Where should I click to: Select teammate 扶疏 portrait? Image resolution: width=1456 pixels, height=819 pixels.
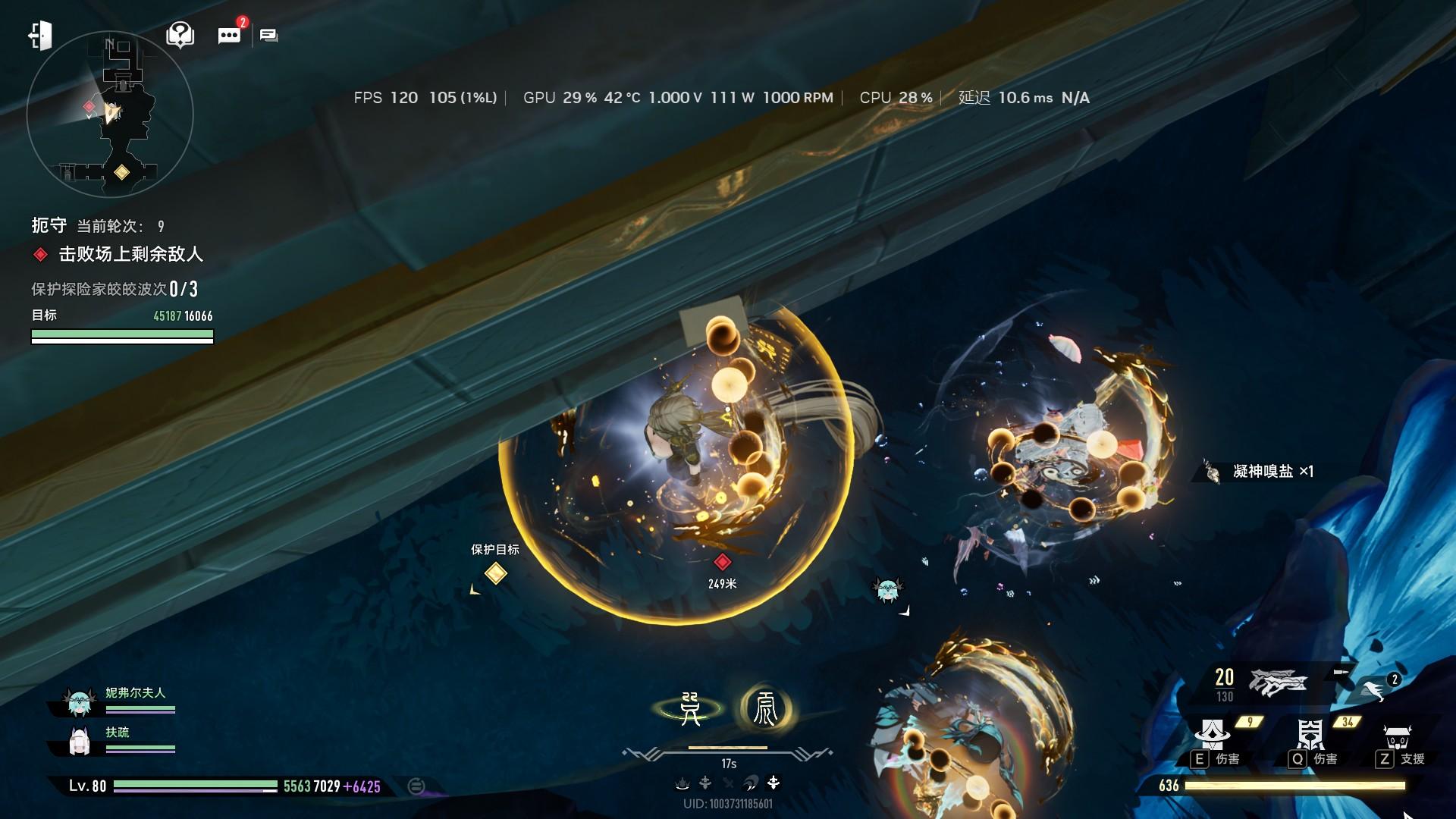pos(80,742)
